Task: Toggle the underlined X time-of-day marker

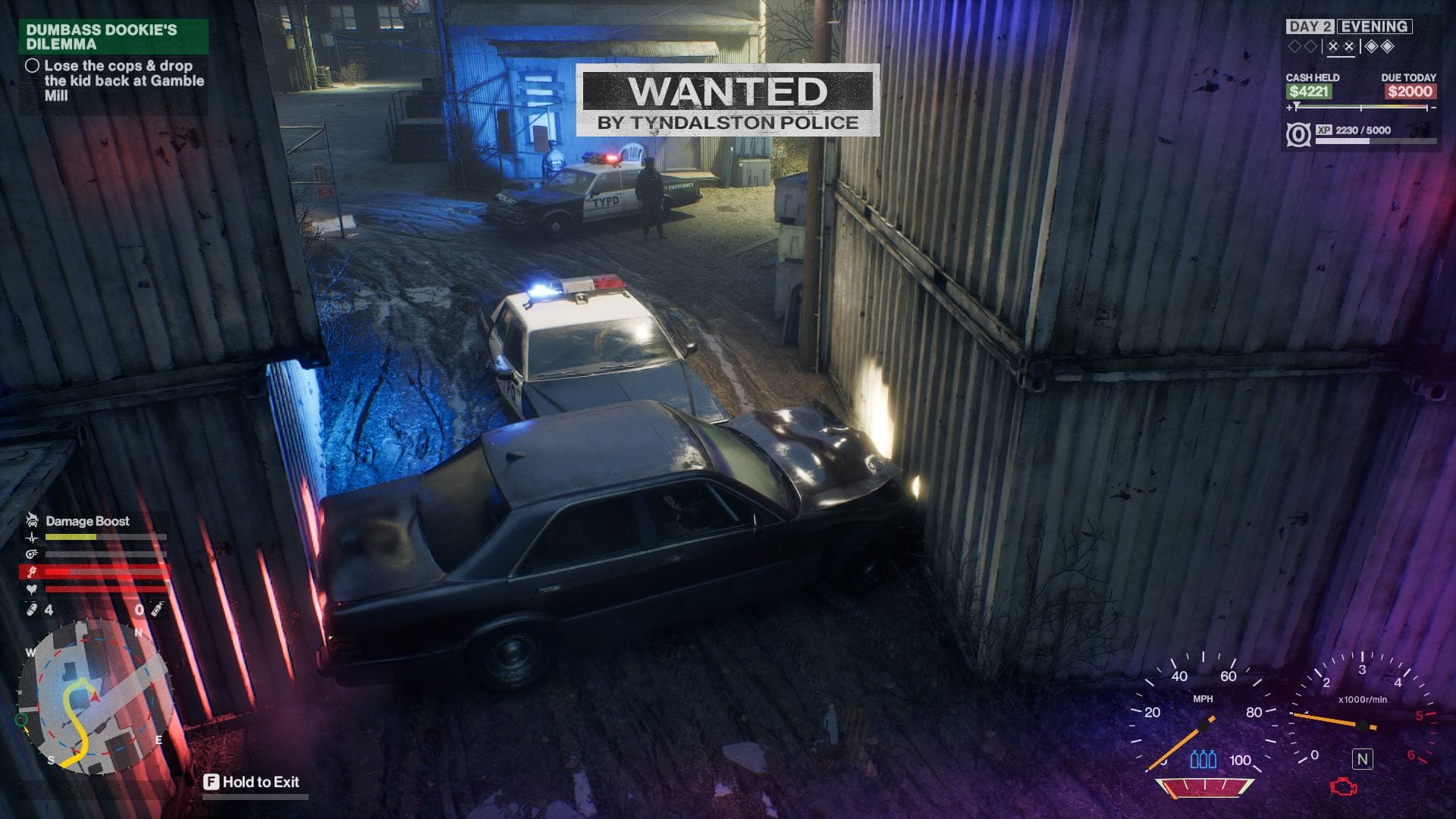Action: (x=1340, y=46)
